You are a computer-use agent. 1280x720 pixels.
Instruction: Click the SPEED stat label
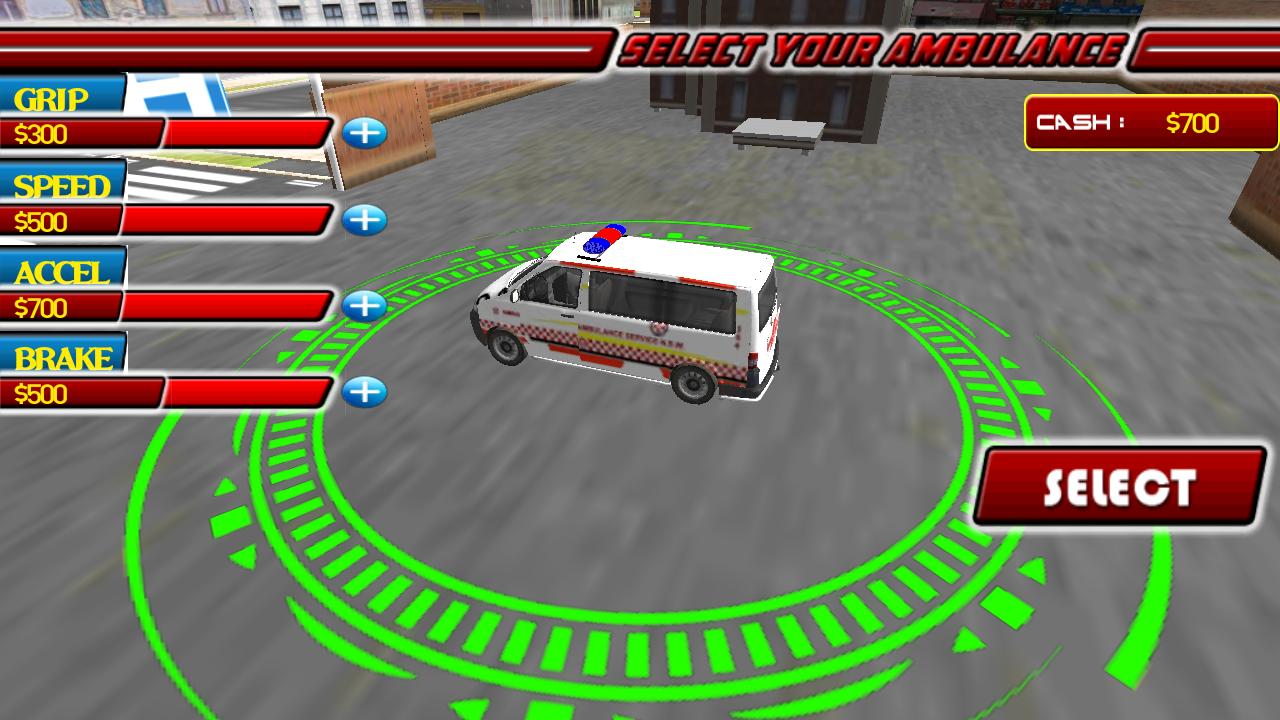point(60,186)
